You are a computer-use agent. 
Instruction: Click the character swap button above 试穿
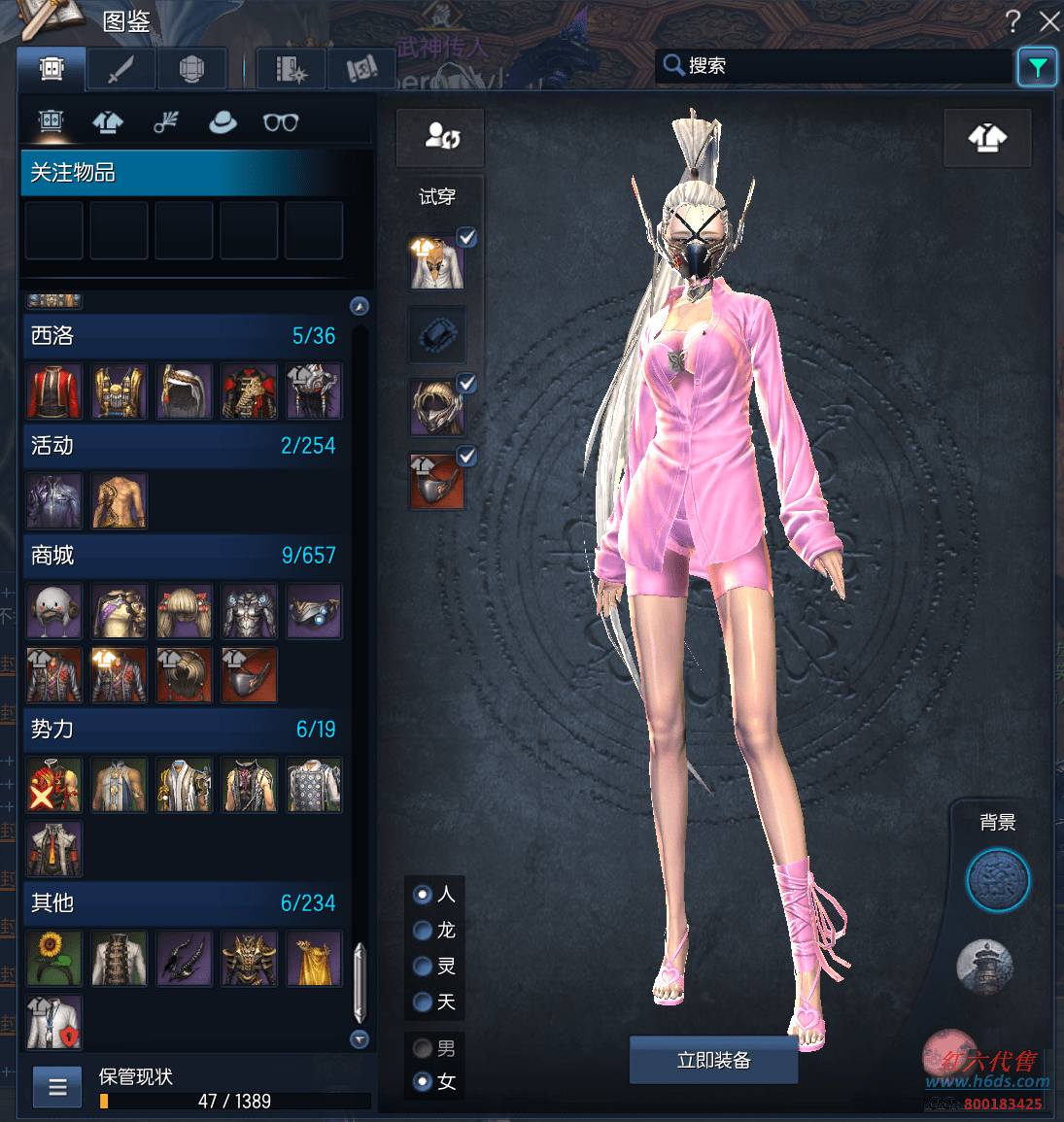[x=440, y=137]
